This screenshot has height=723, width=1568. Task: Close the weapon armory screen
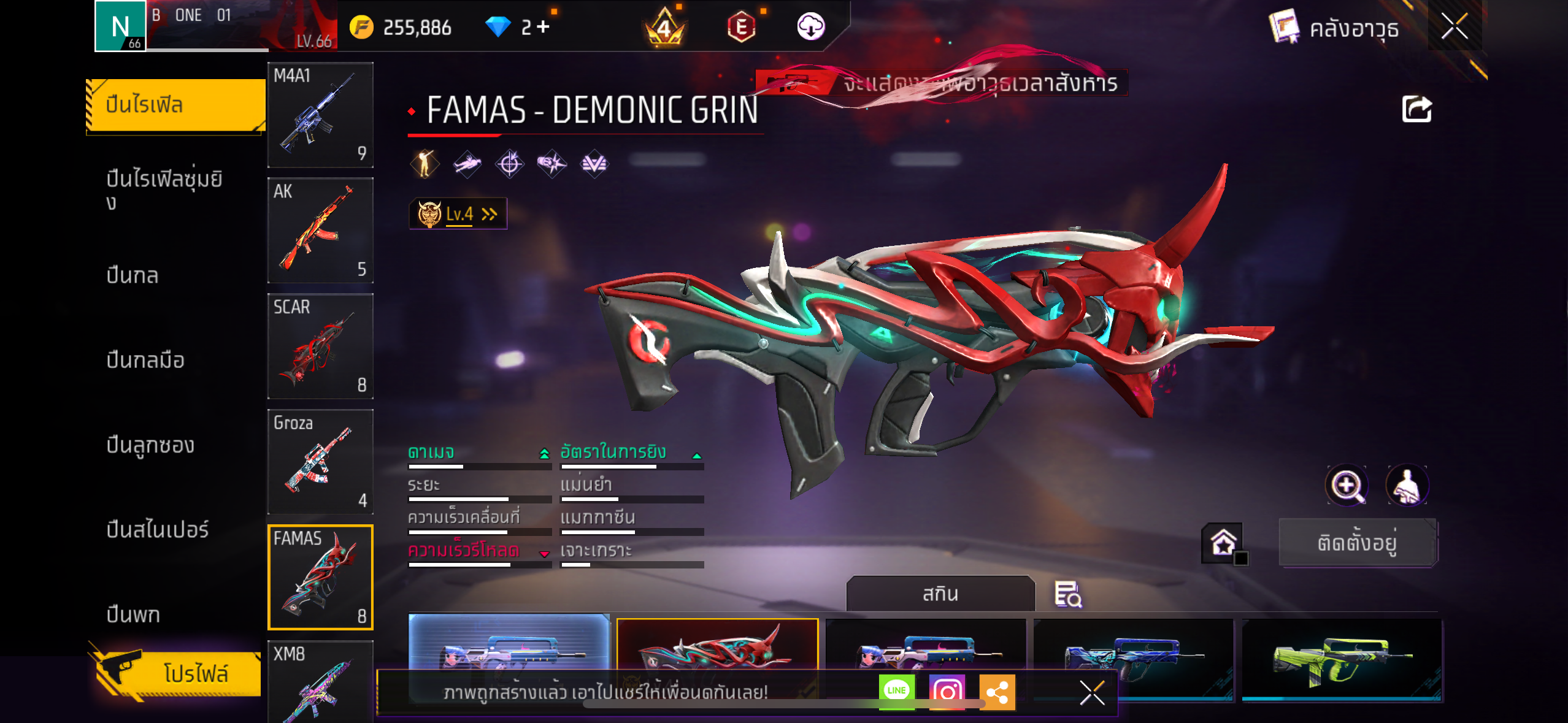click(x=1454, y=26)
